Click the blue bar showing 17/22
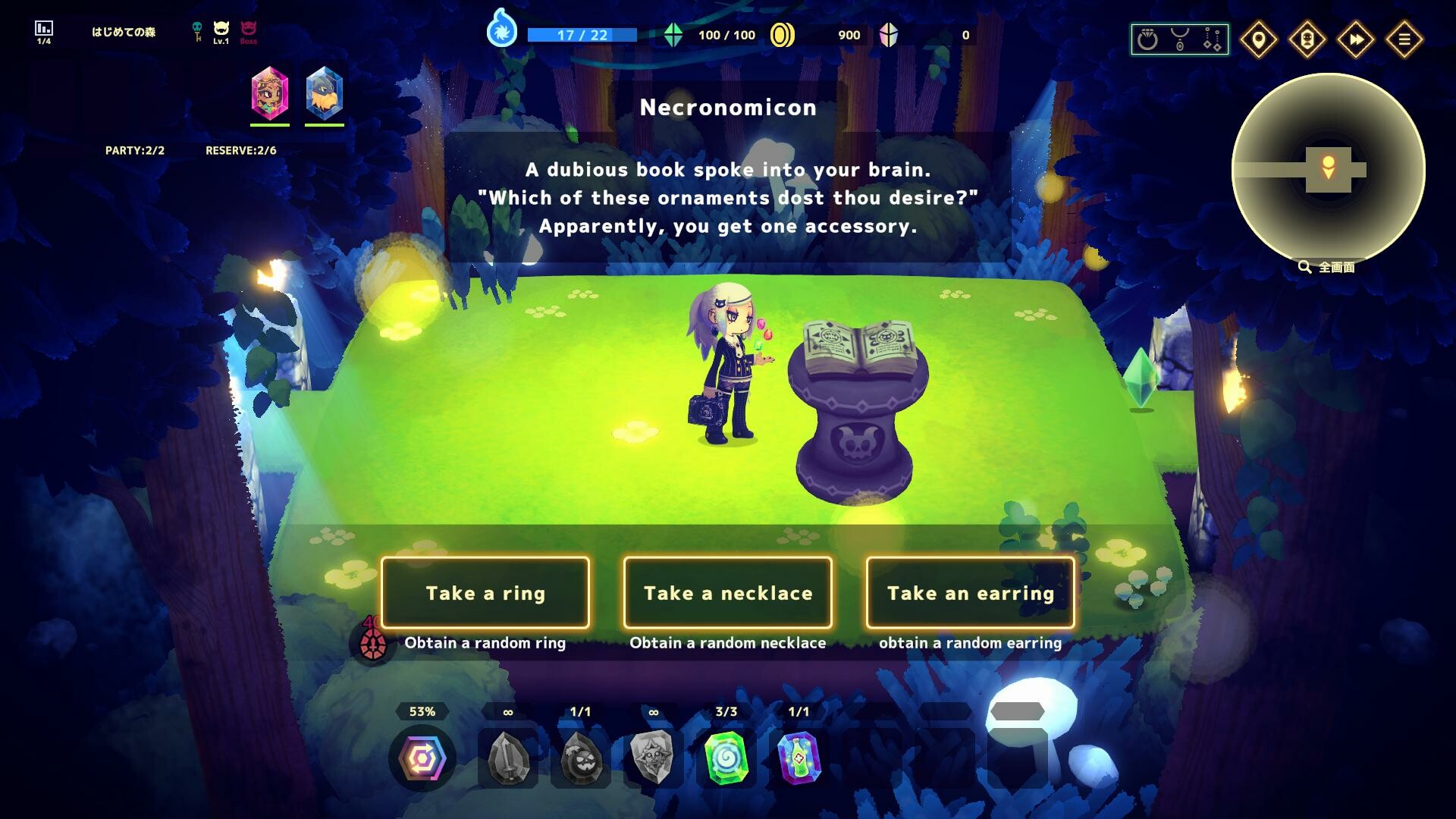The width and height of the screenshot is (1456, 819). (582, 35)
